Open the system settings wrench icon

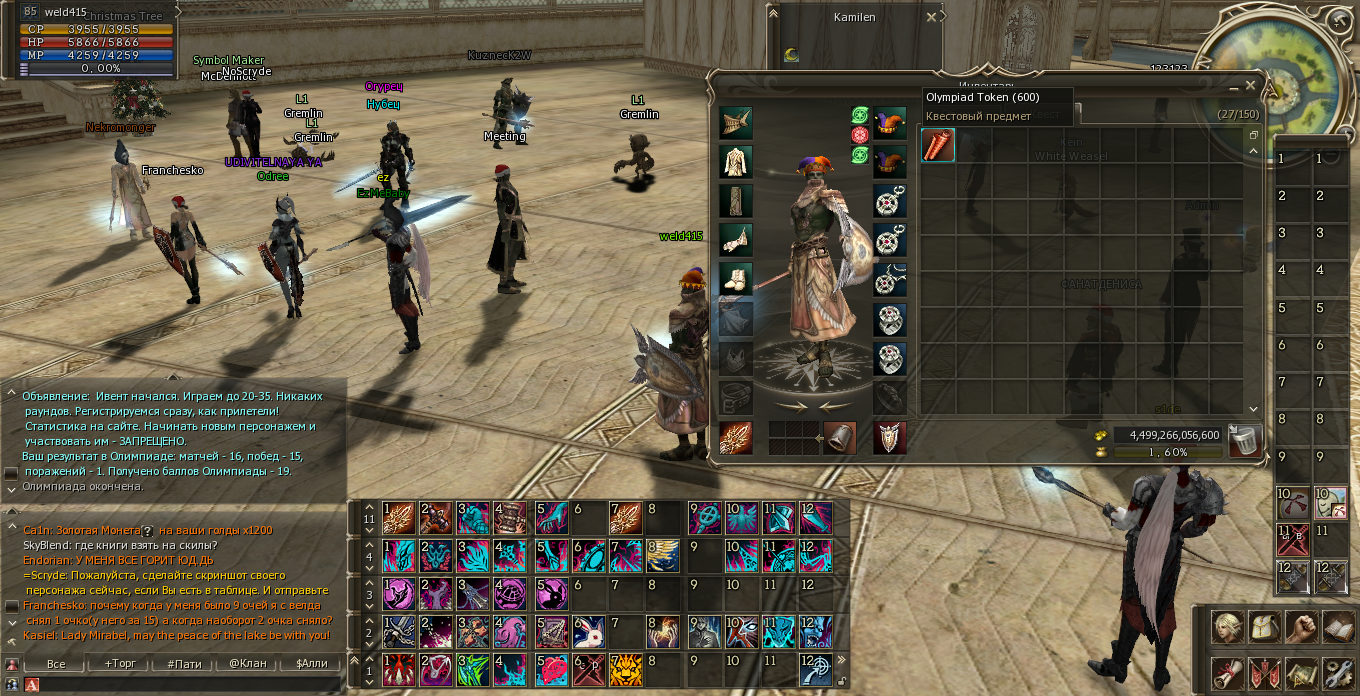(1337, 673)
